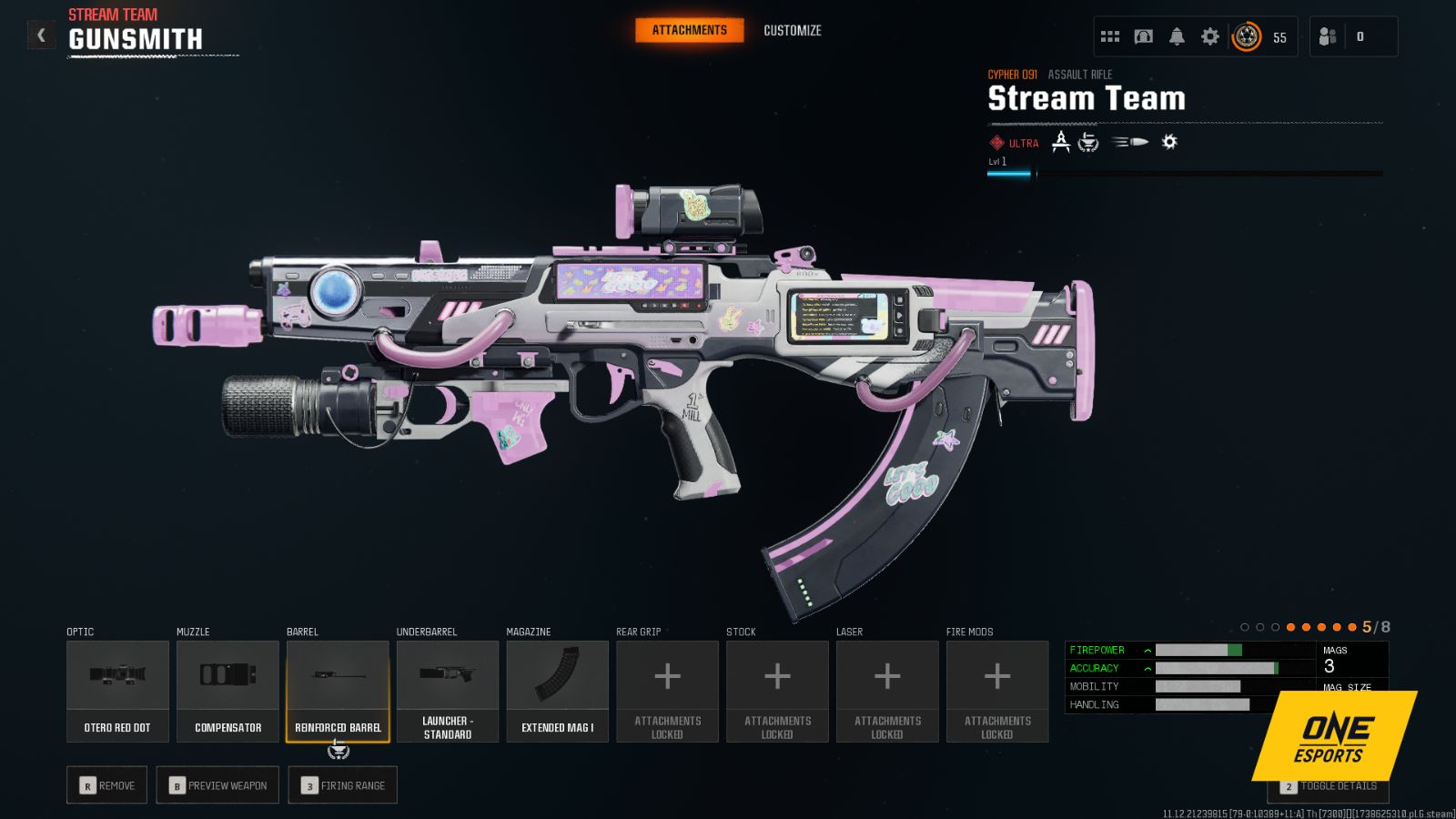1456x819 pixels.
Task: Click PREVIEW WEAPON
Action: coord(217,784)
